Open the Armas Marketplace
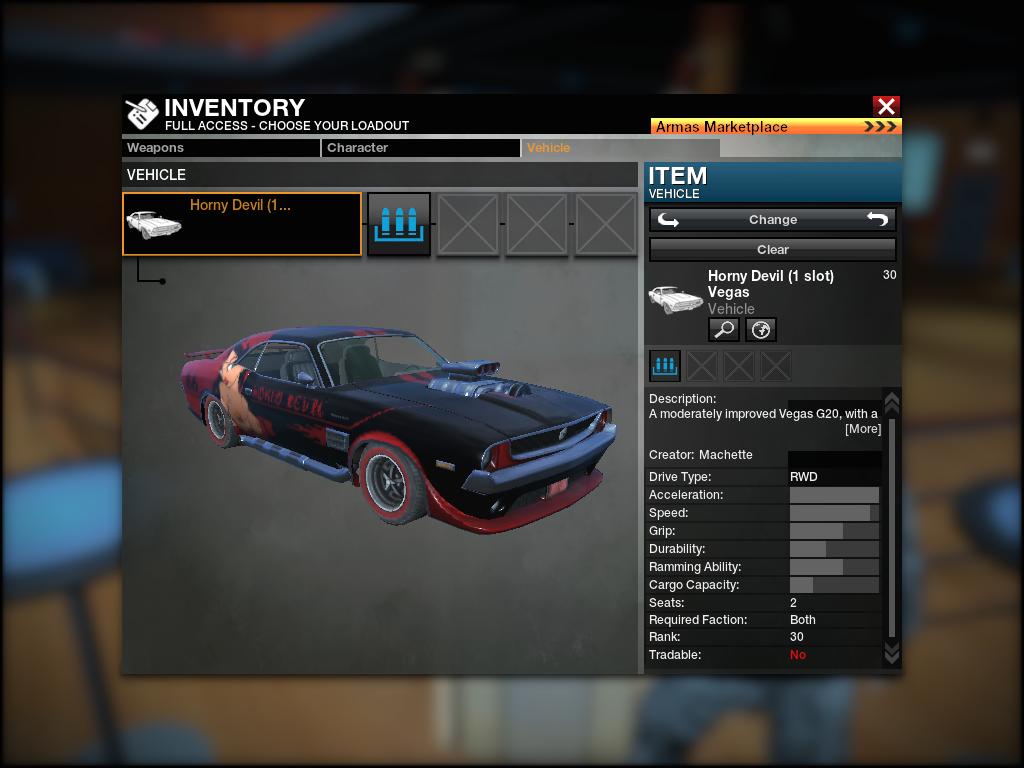The image size is (1024, 768). [775, 127]
